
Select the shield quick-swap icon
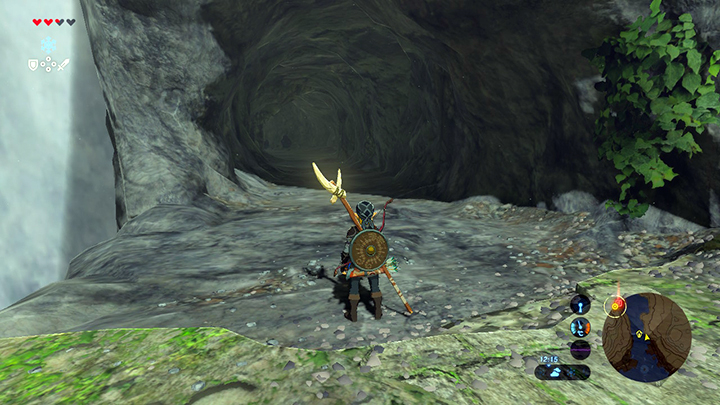(x=33, y=65)
